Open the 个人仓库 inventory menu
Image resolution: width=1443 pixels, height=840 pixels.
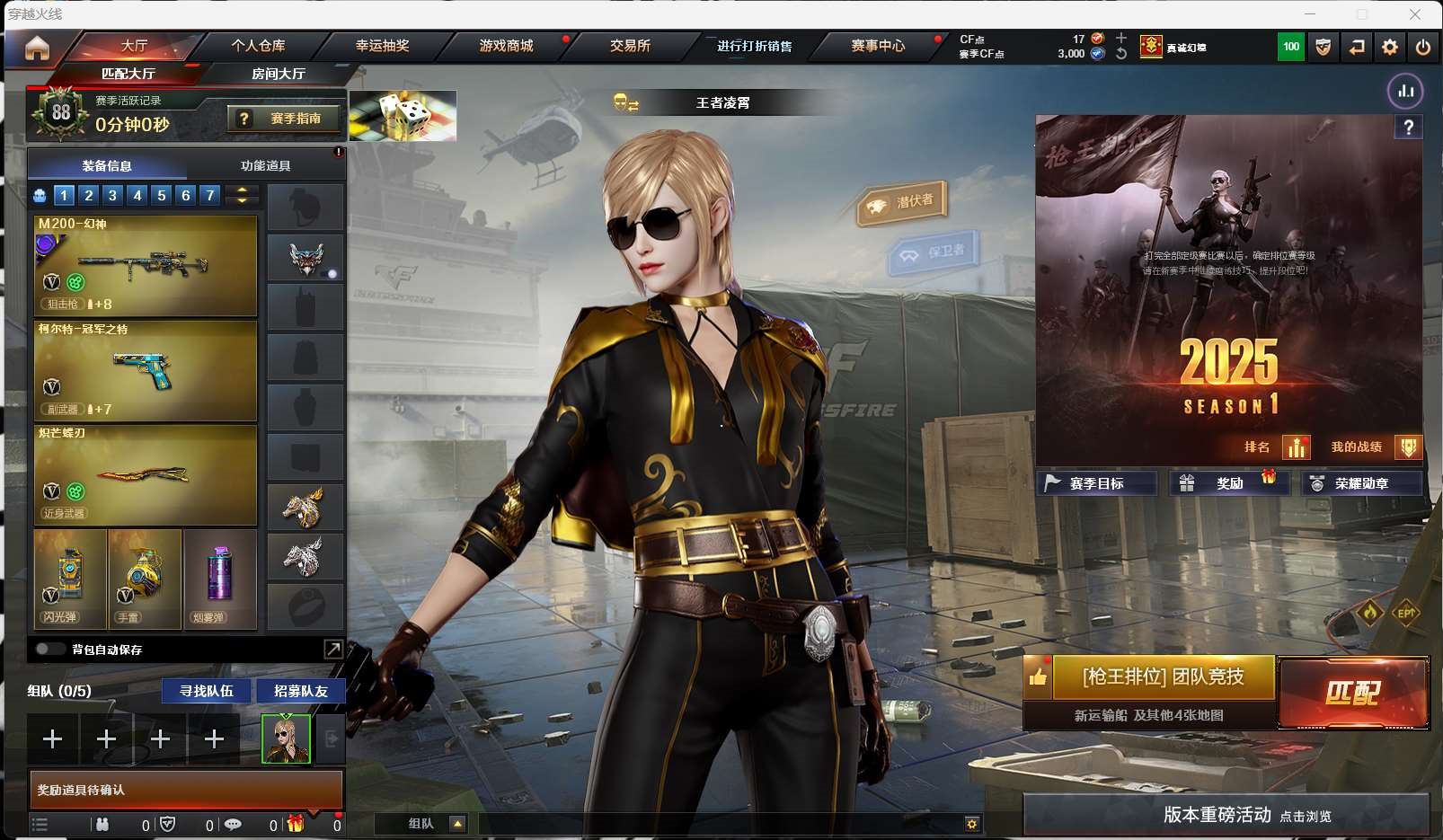pos(258,46)
